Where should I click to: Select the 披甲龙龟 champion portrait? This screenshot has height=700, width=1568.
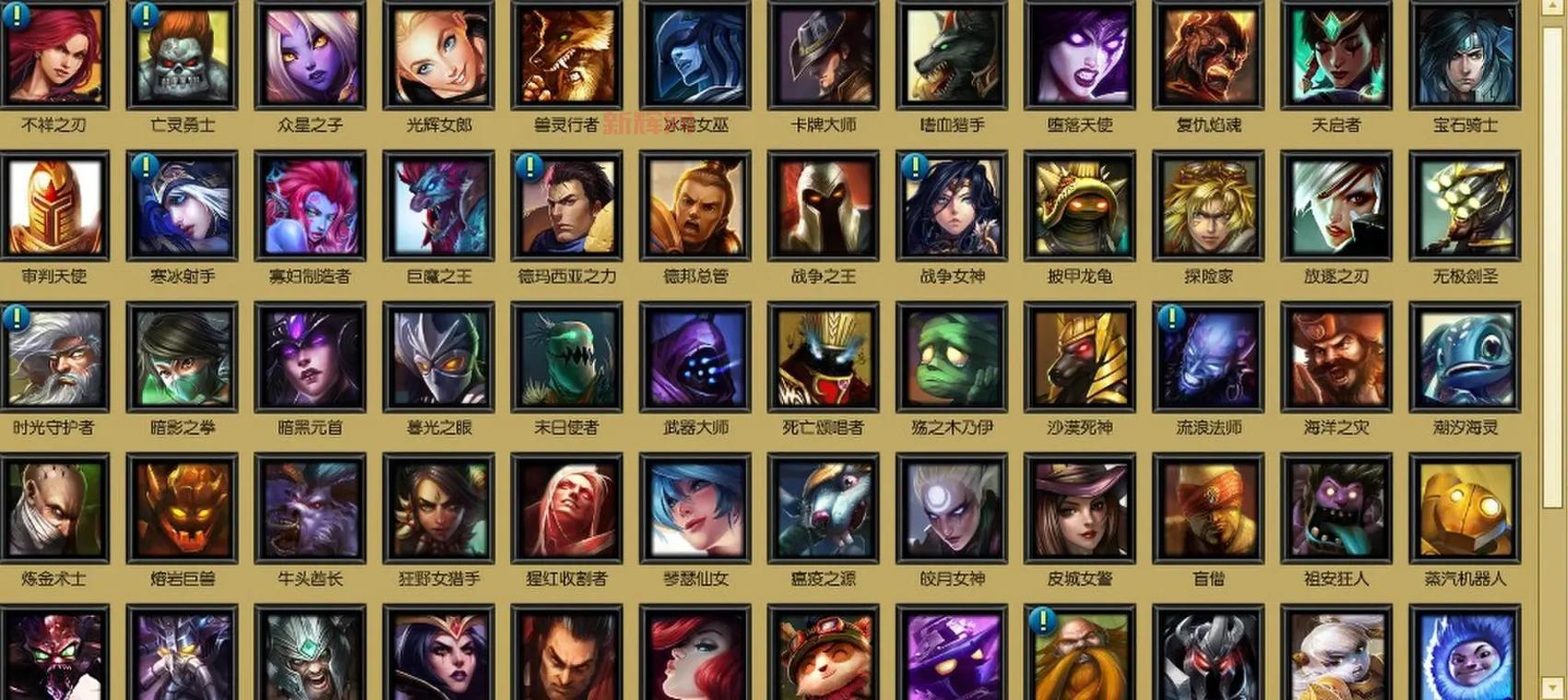pyautogui.click(x=1080, y=207)
